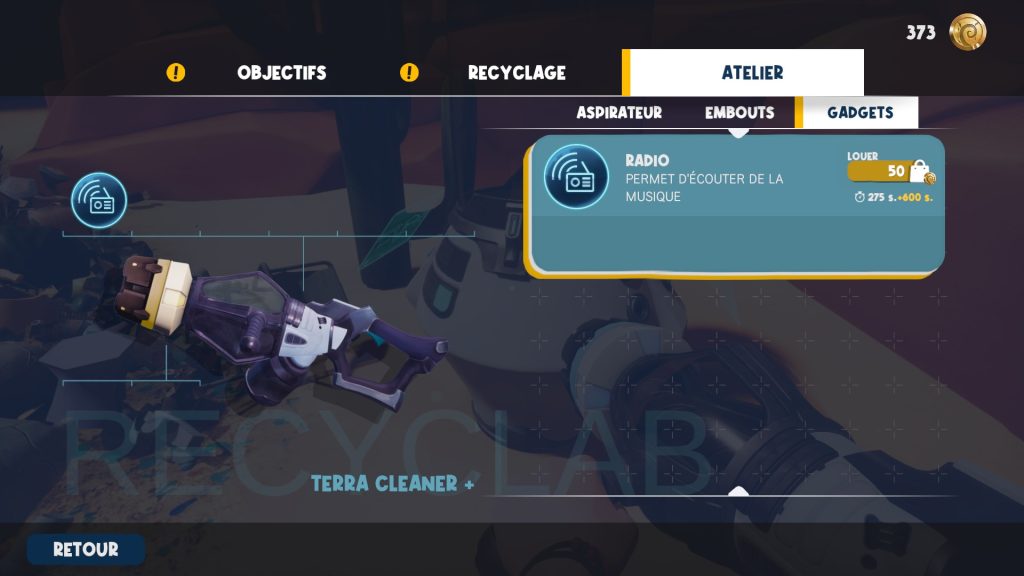This screenshot has width=1024, height=576.
Task: Rent the Radio for 50 coins
Action: pos(889,171)
